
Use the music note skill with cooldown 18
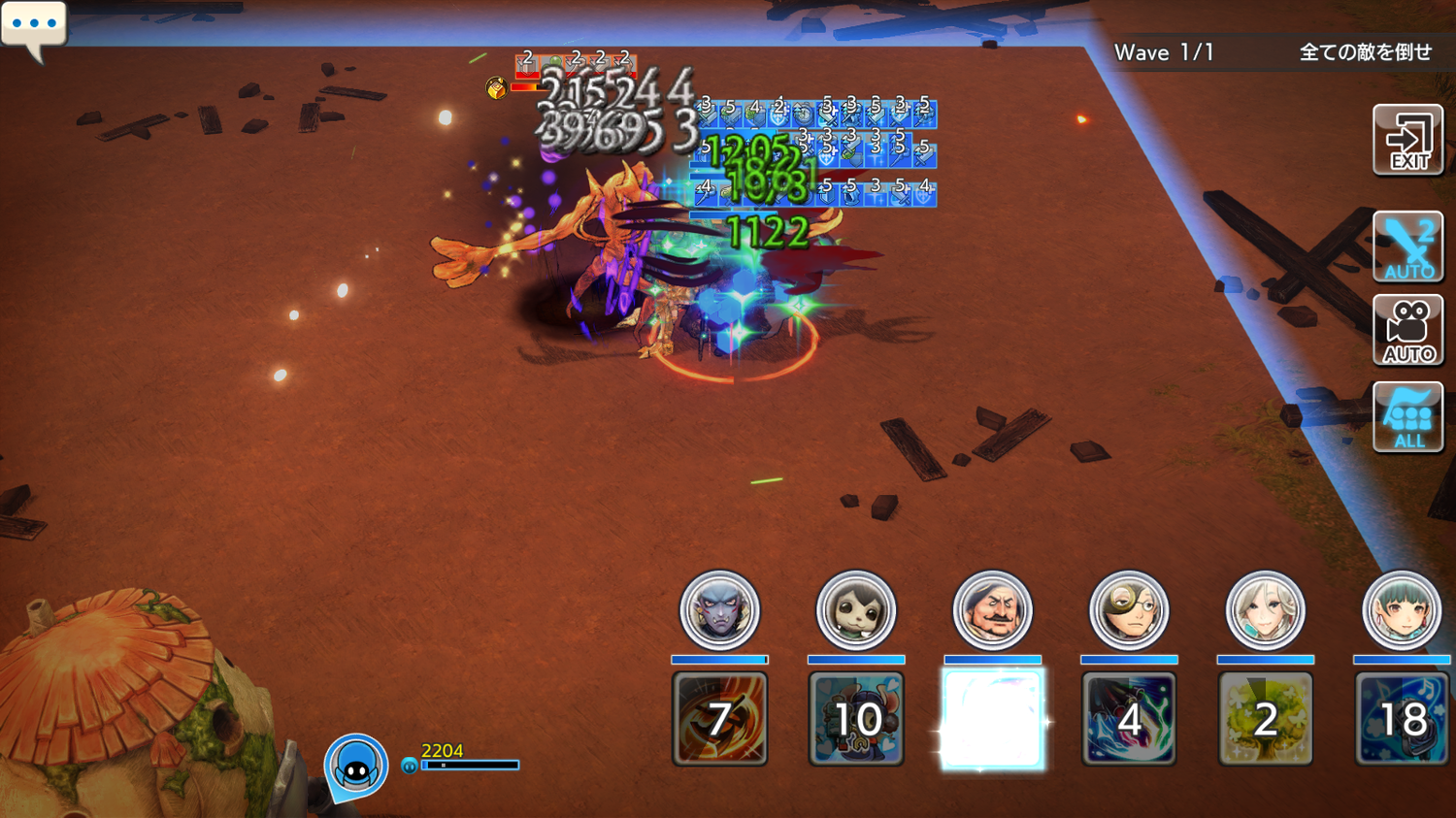point(1401,719)
